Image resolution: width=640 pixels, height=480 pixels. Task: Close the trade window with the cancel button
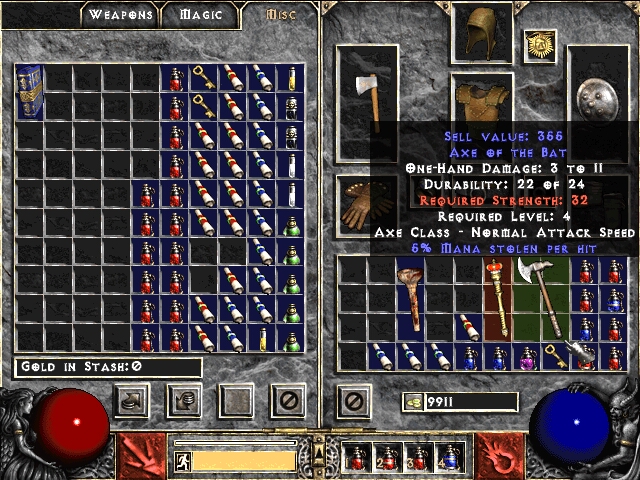point(289,401)
